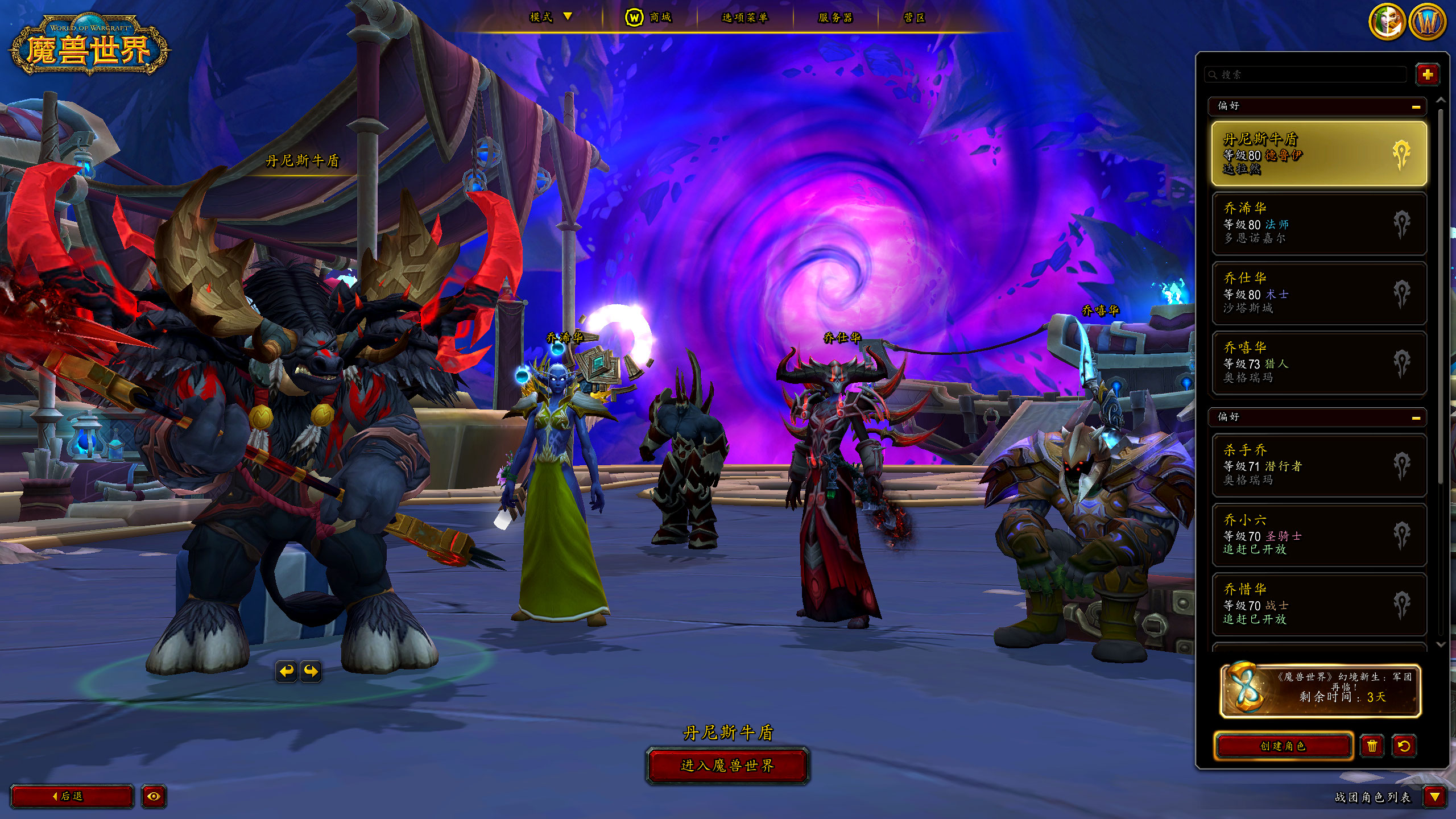This screenshot has height=819, width=1456.
Task: Open the 营区 camp menu
Action: coord(915,18)
